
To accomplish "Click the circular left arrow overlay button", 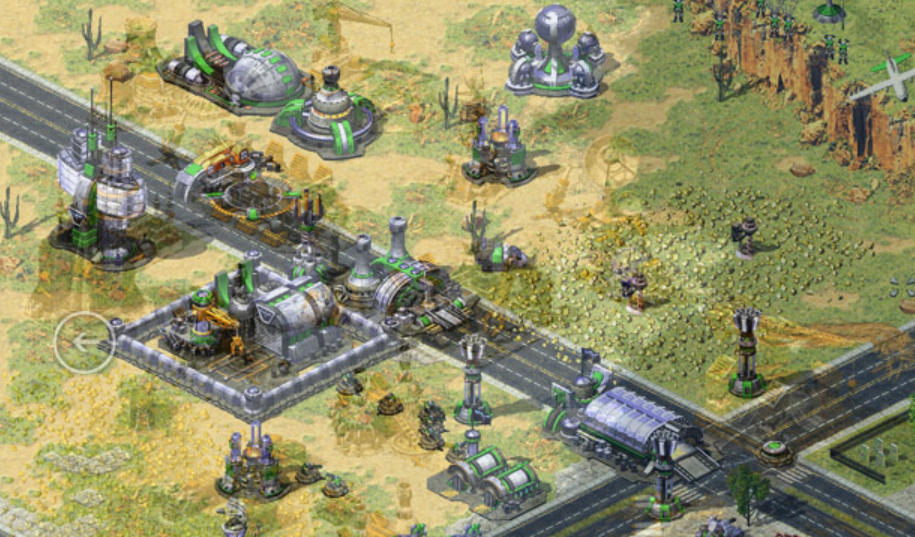I will click(x=84, y=343).
